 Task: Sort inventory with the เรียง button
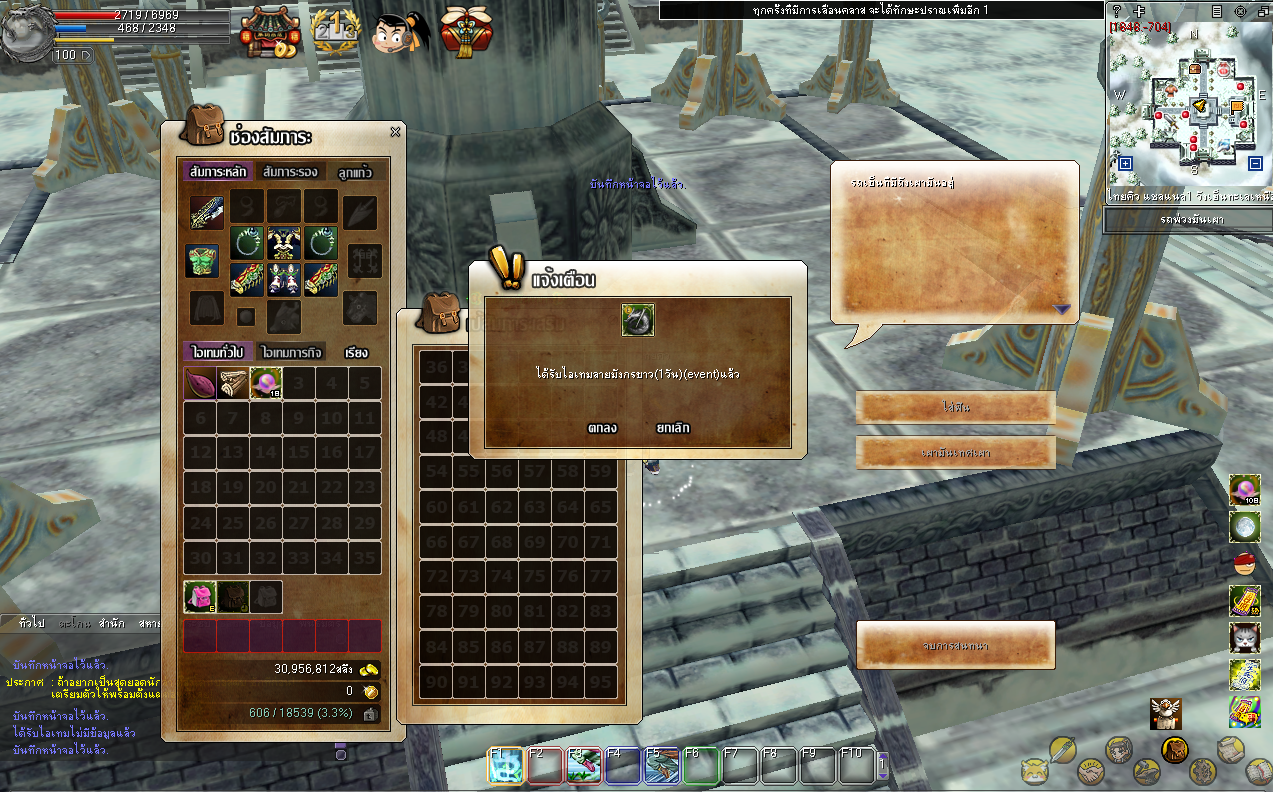[x=356, y=352]
